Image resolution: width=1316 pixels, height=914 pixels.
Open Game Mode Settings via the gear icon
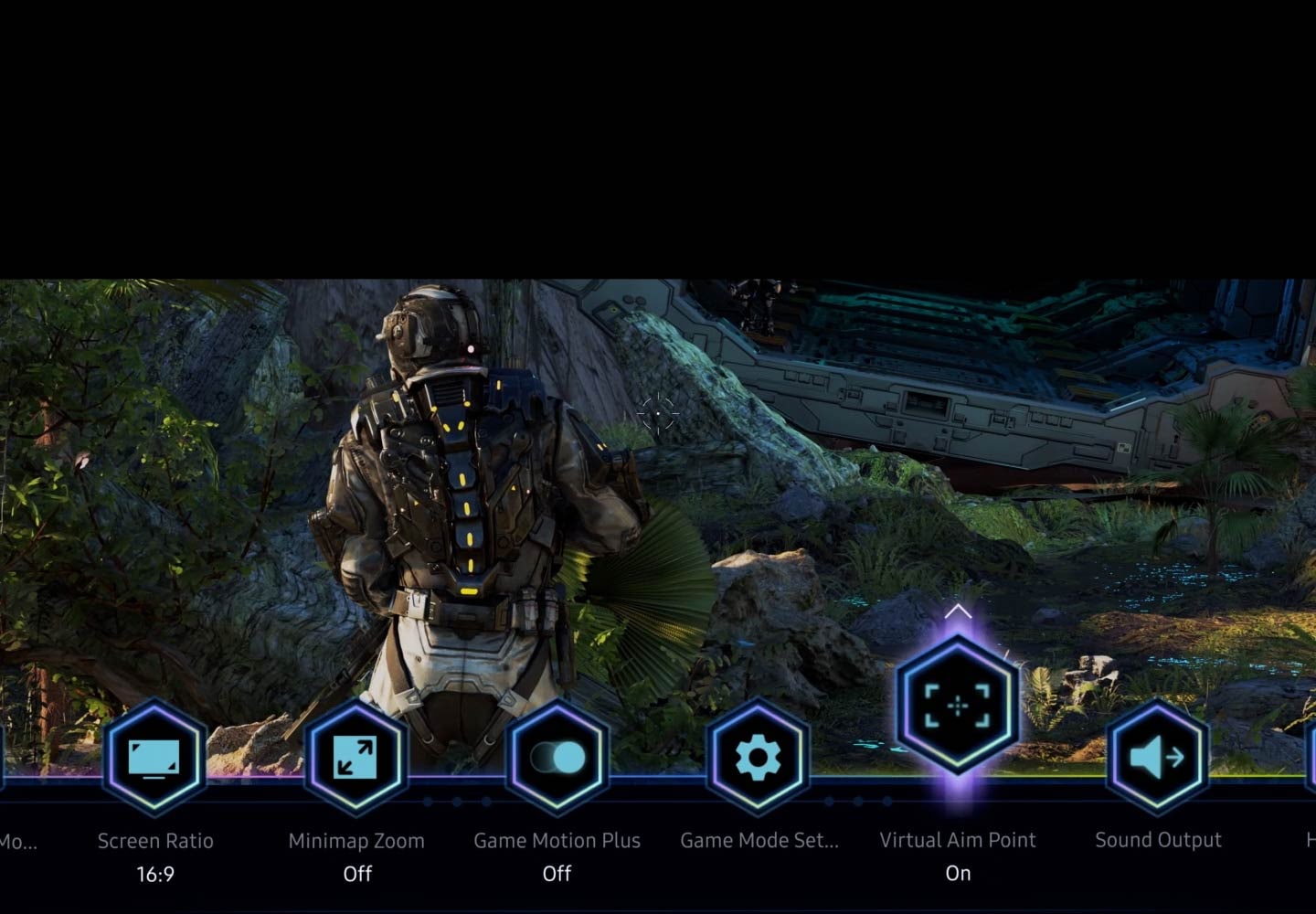point(757,757)
